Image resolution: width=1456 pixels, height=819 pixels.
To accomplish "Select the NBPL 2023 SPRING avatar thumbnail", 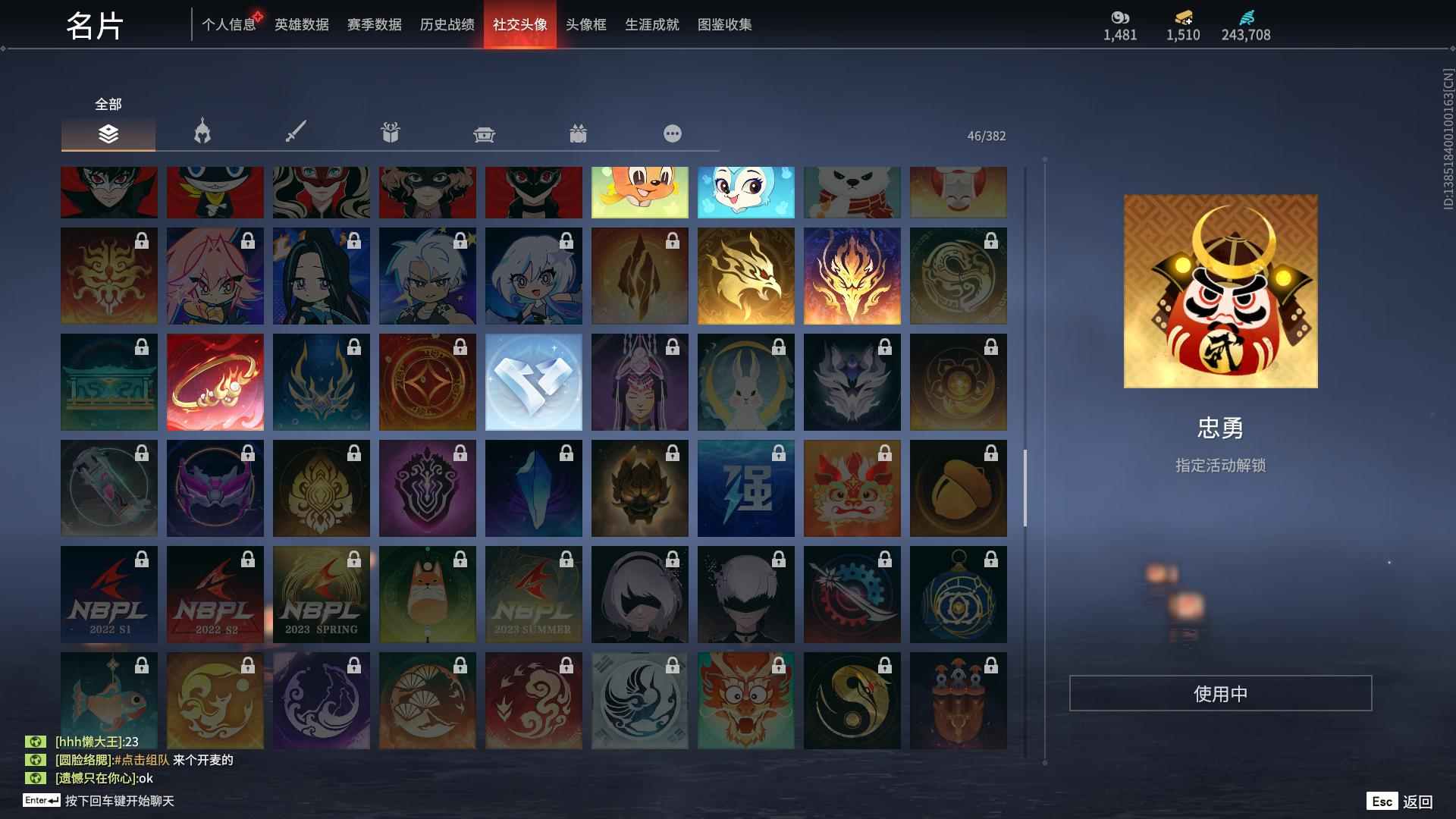I will (321, 594).
